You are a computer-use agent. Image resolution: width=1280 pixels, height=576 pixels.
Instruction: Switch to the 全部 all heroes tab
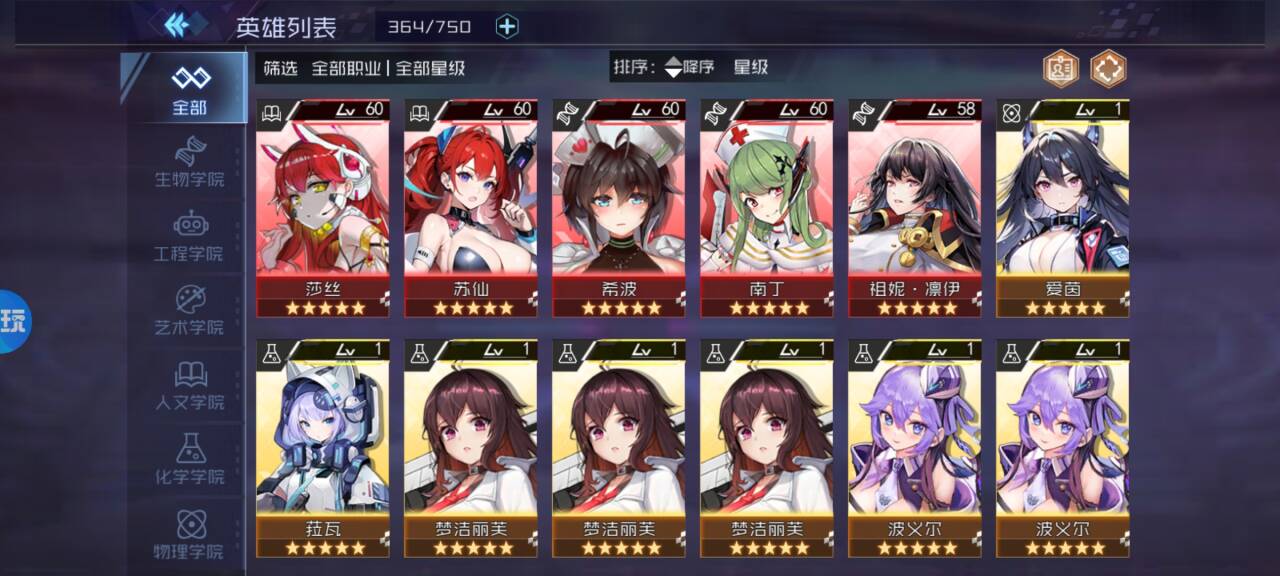(x=188, y=90)
